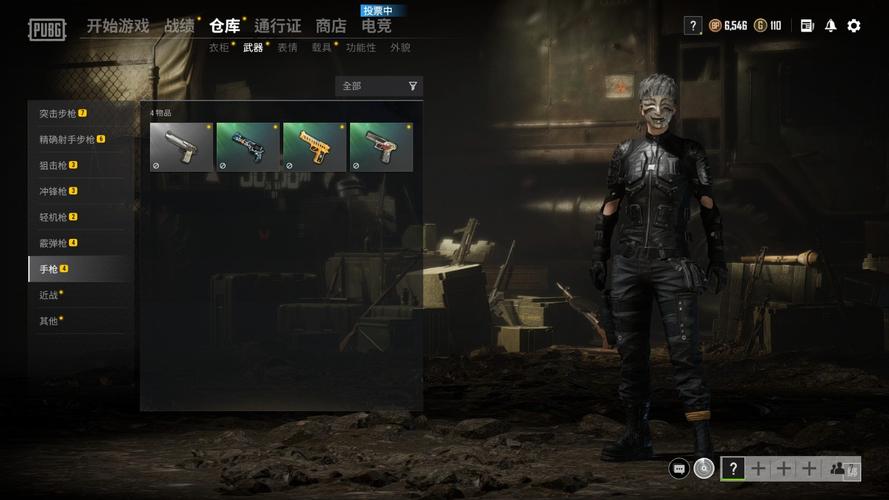Choose the orange-gold pistol skin
The height and width of the screenshot is (500, 889).
tap(314, 147)
